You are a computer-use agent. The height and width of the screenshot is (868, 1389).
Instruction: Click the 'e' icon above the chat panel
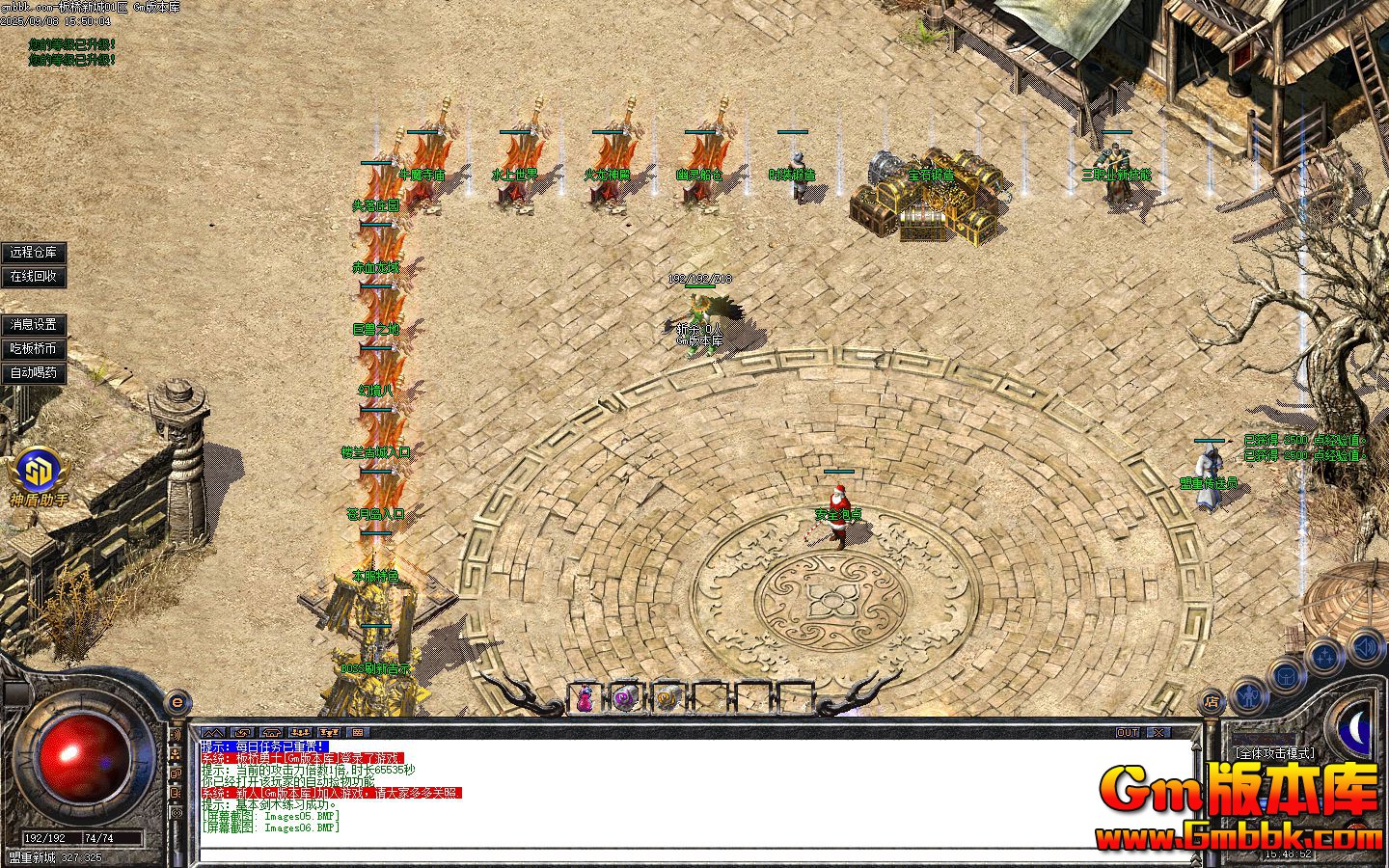177,701
